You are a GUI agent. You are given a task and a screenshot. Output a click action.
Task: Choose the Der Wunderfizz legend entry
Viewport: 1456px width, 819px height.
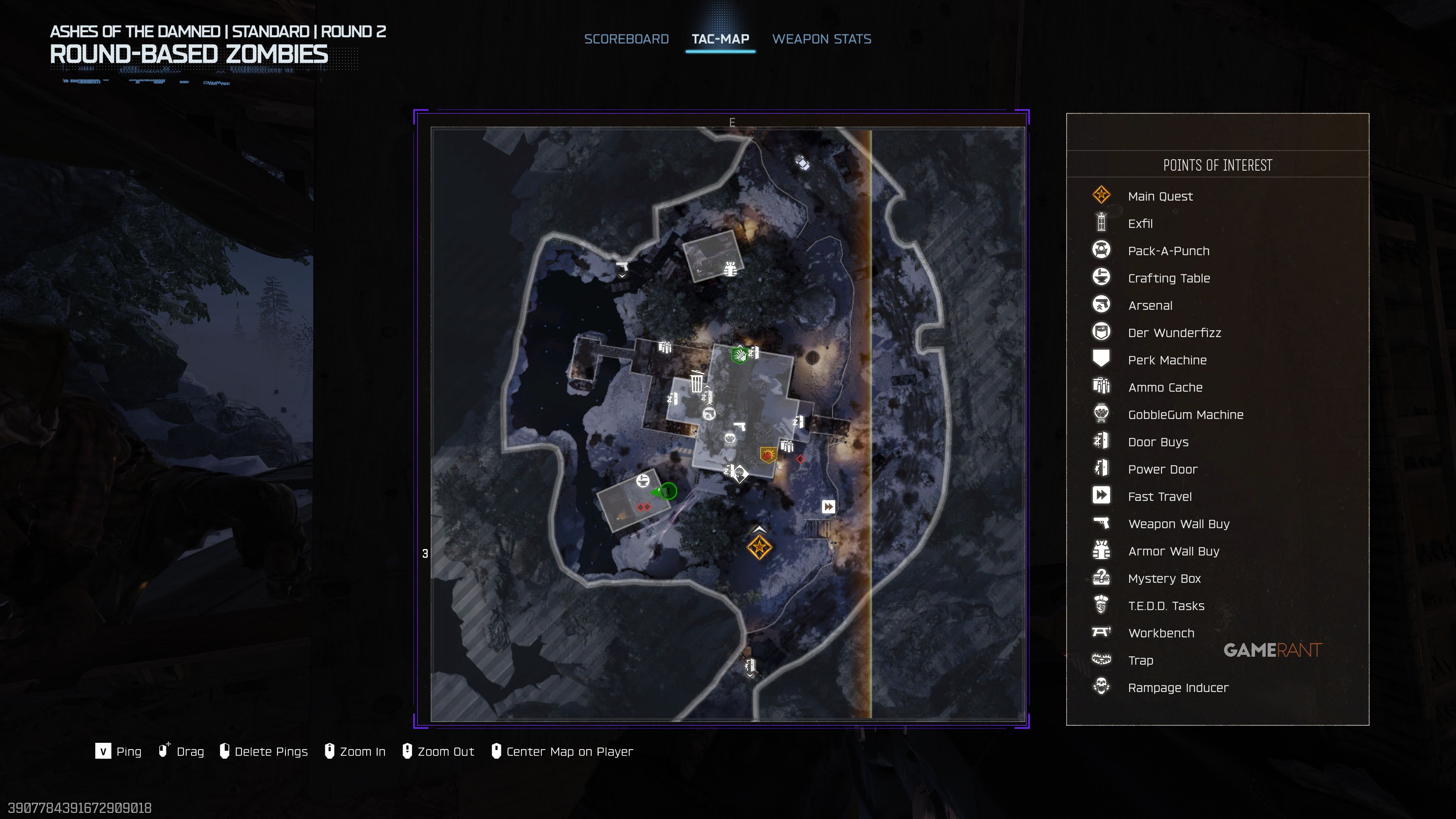(x=1174, y=333)
